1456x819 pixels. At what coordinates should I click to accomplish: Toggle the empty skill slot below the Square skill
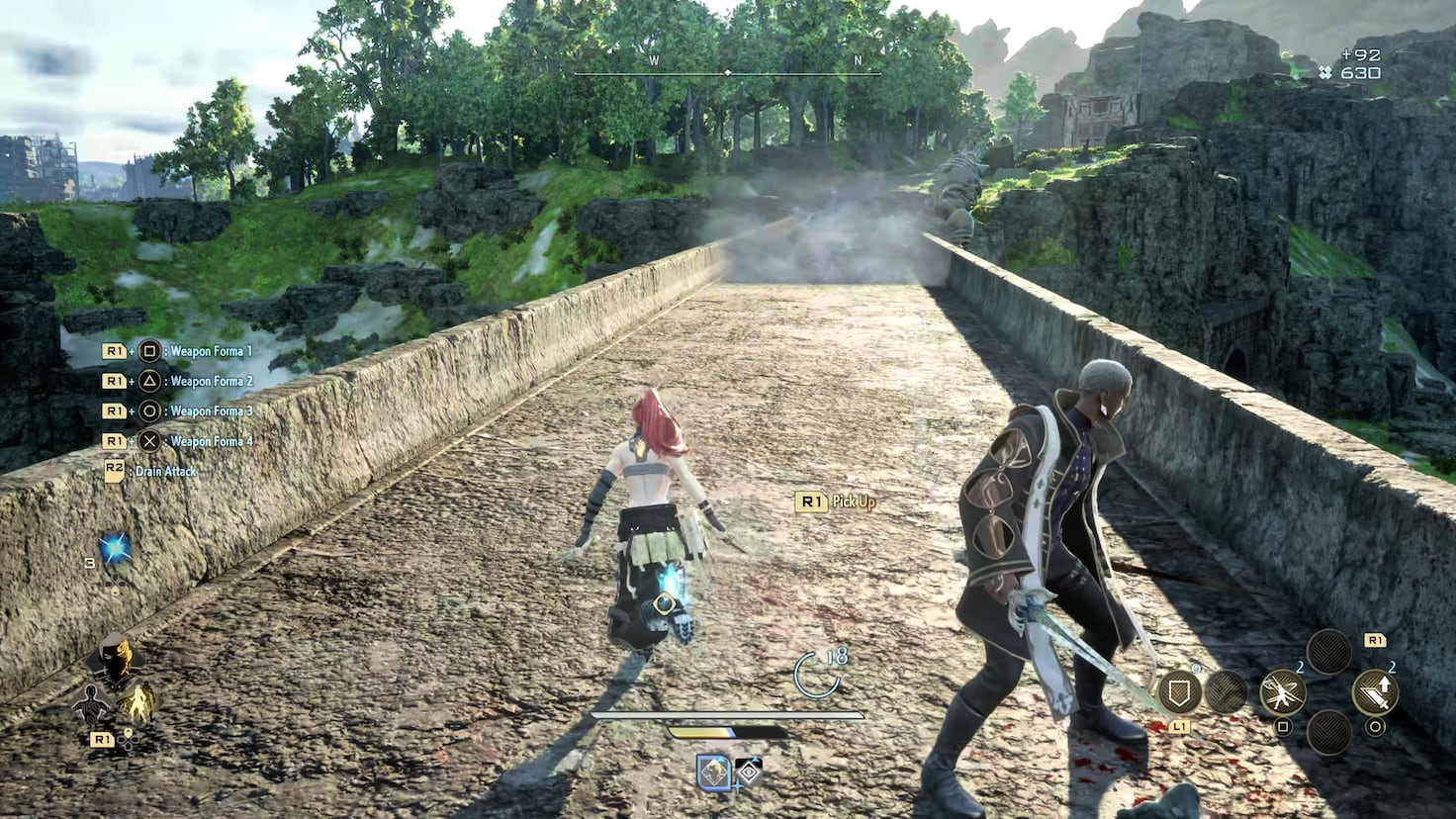[x=1327, y=732]
